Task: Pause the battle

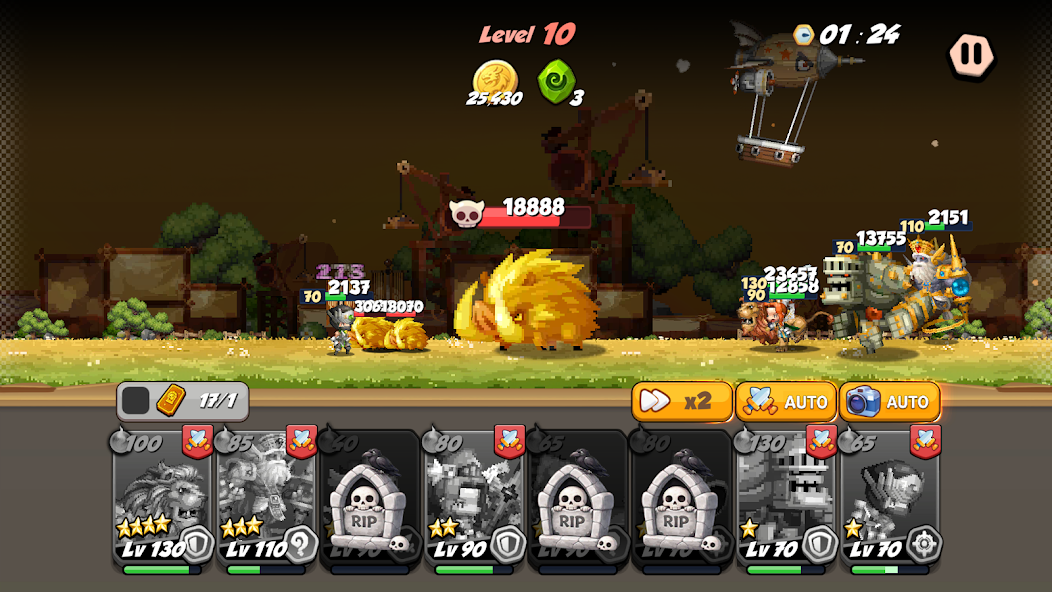Action: pyautogui.click(x=970, y=54)
